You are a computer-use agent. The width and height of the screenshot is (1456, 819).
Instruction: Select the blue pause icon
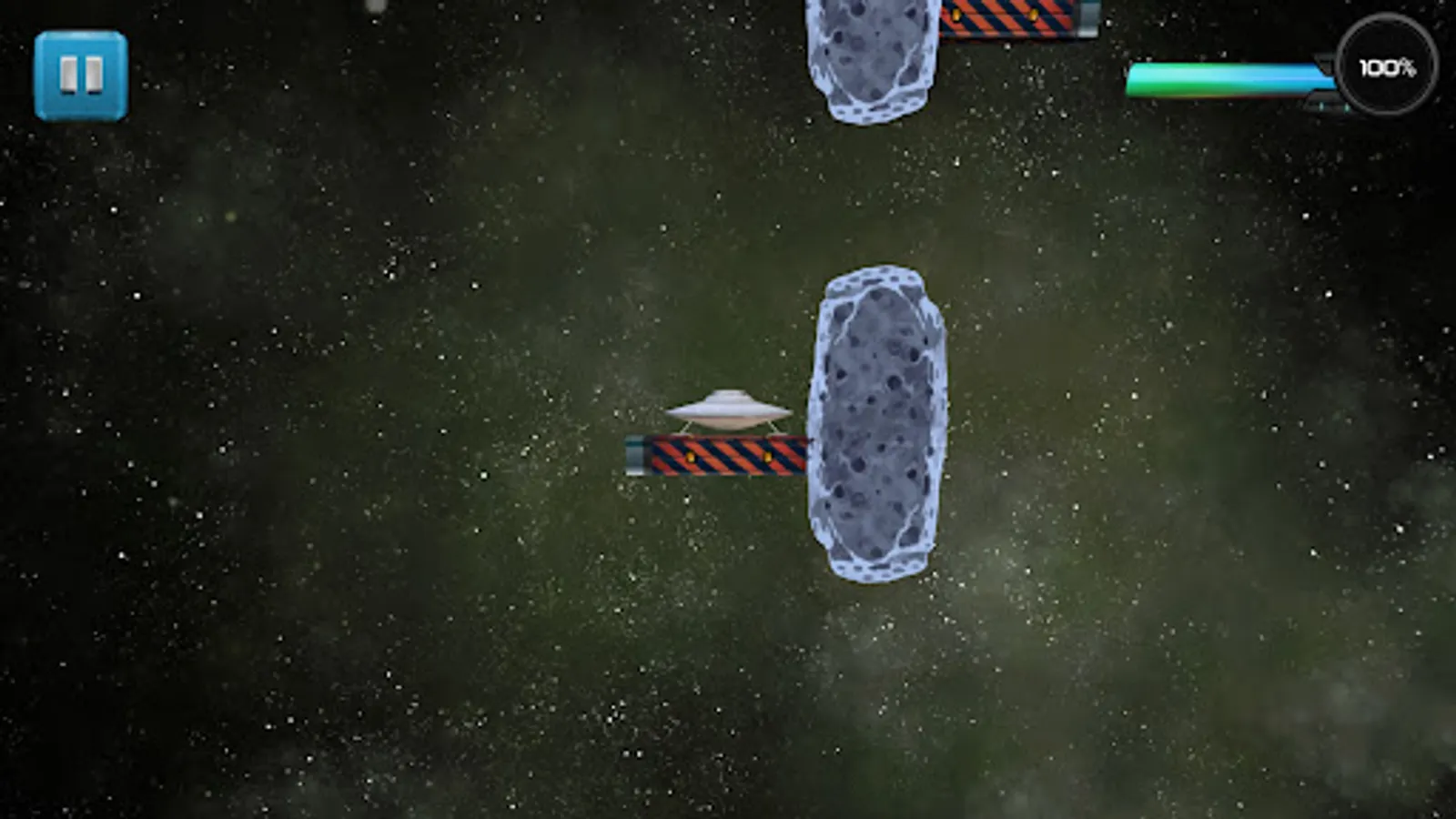click(80, 71)
